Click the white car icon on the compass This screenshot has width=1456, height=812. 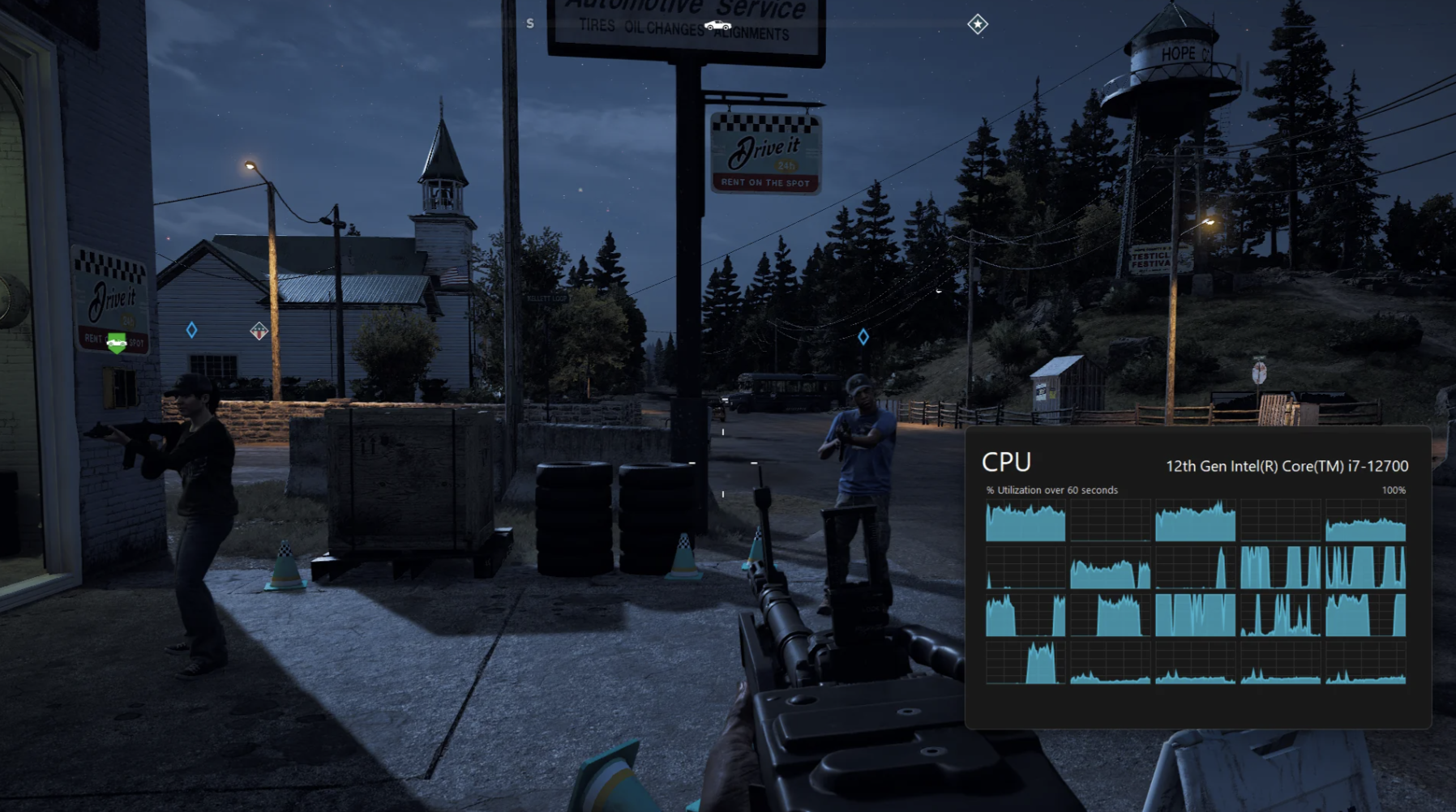click(717, 26)
